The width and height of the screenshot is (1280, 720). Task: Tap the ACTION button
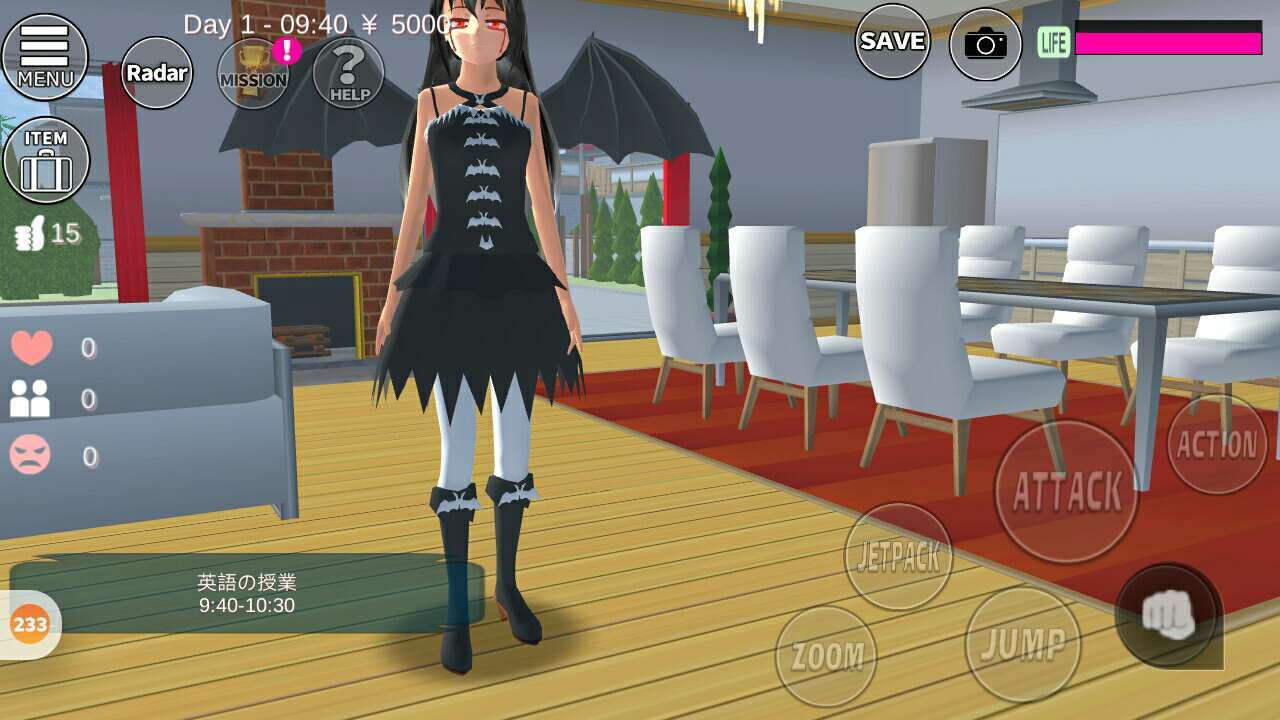pyautogui.click(x=1216, y=444)
